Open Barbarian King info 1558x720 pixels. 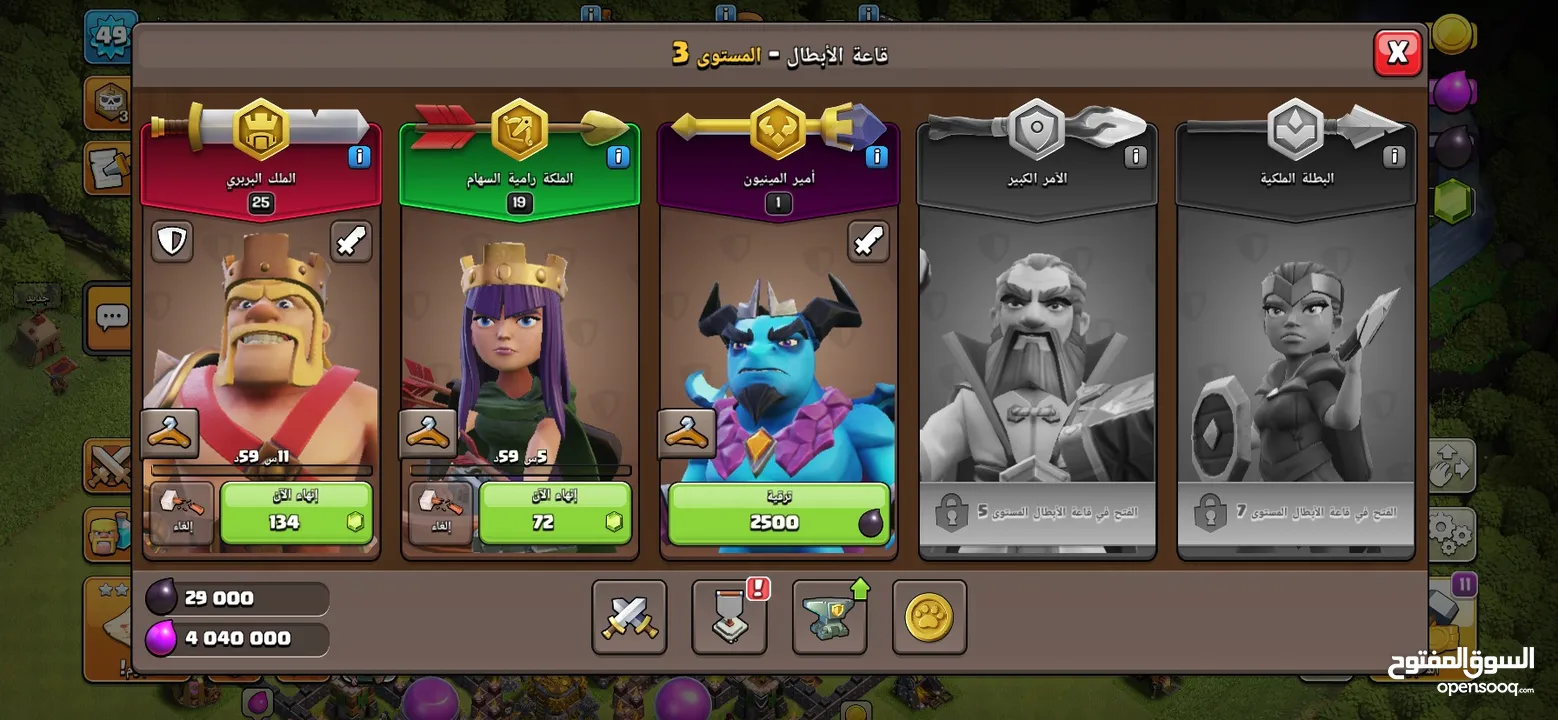360,157
